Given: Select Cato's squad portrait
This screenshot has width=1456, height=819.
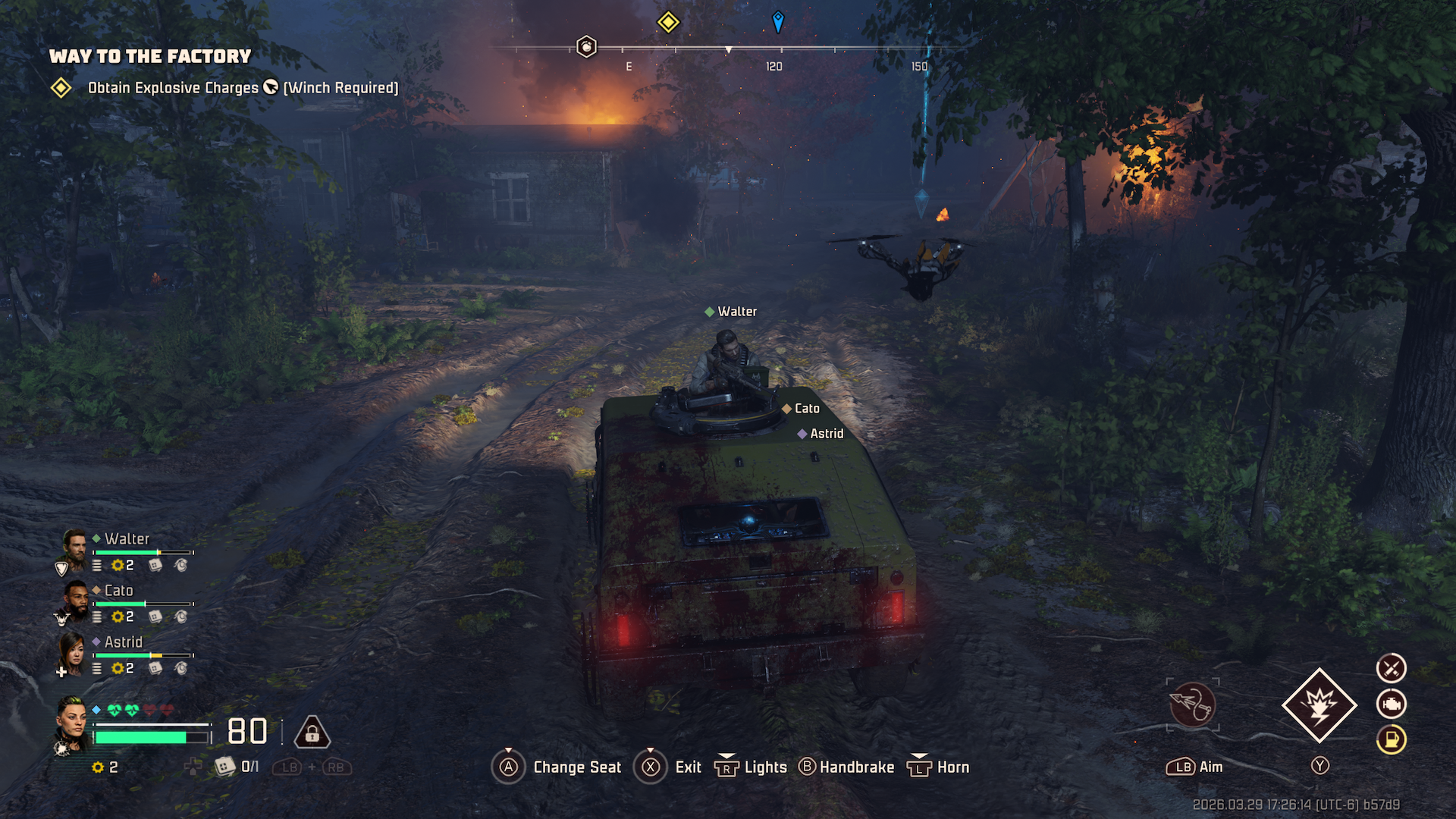Looking at the screenshot, I should pyautogui.click(x=74, y=600).
